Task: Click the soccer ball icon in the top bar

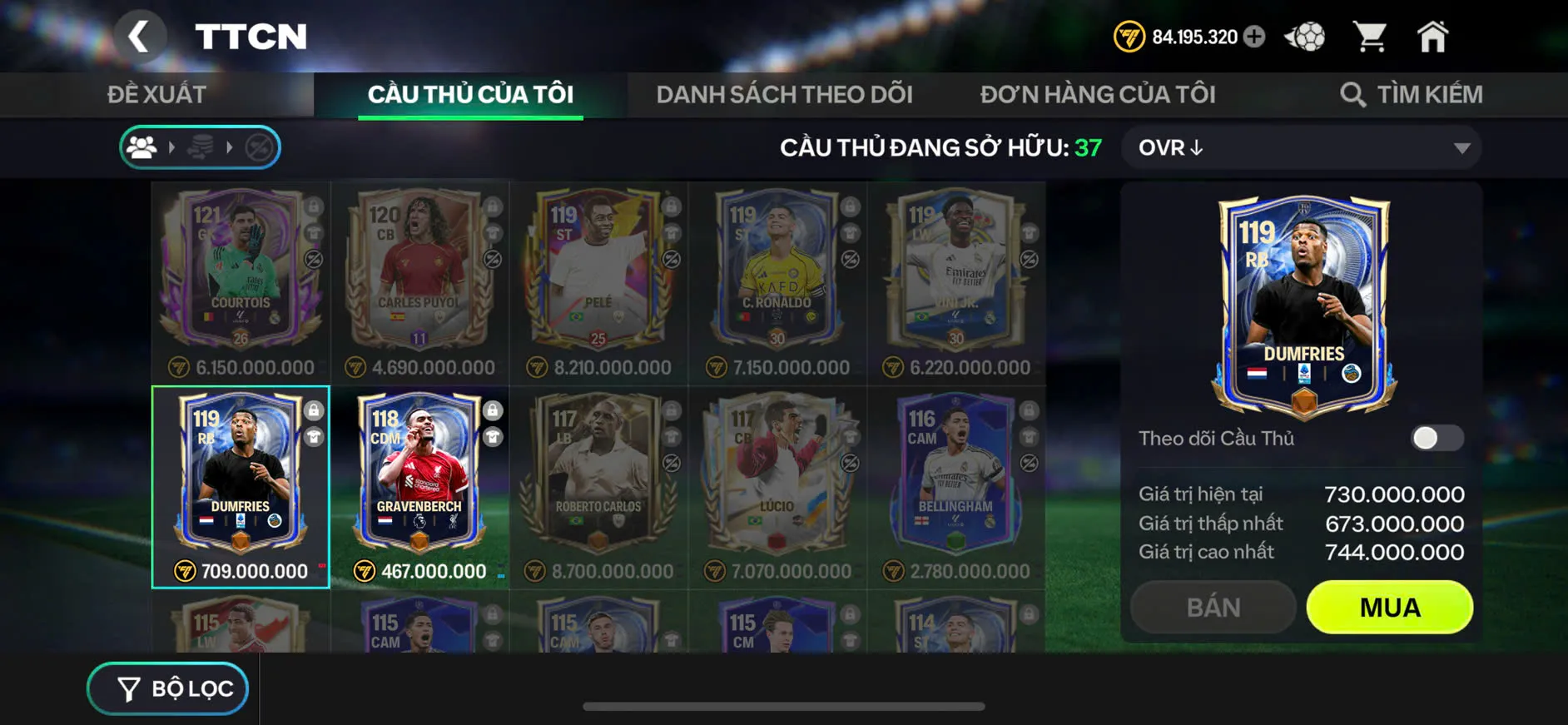Action: (x=1307, y=35)
